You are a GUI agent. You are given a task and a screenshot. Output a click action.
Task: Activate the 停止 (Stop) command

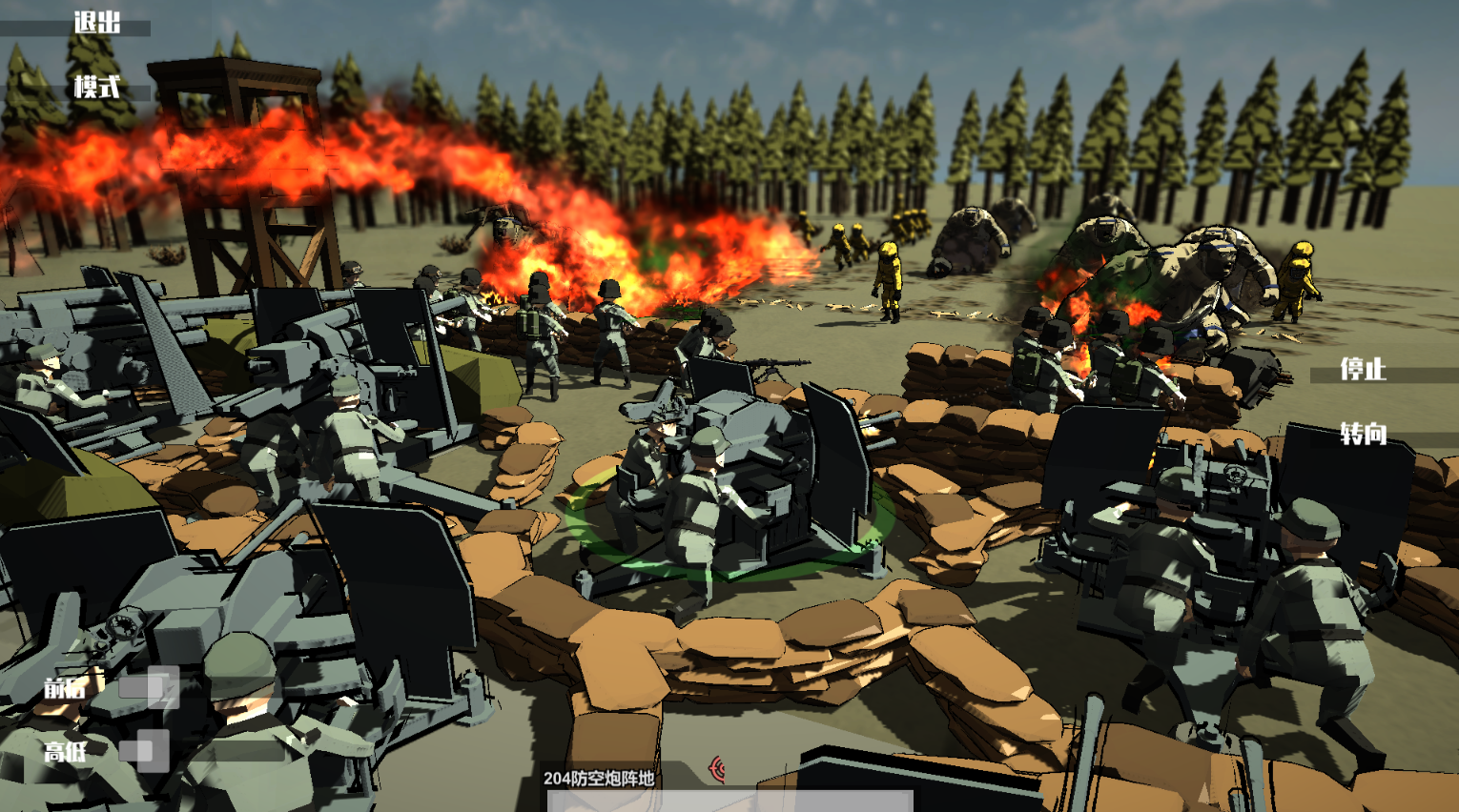pos(1363,370)
